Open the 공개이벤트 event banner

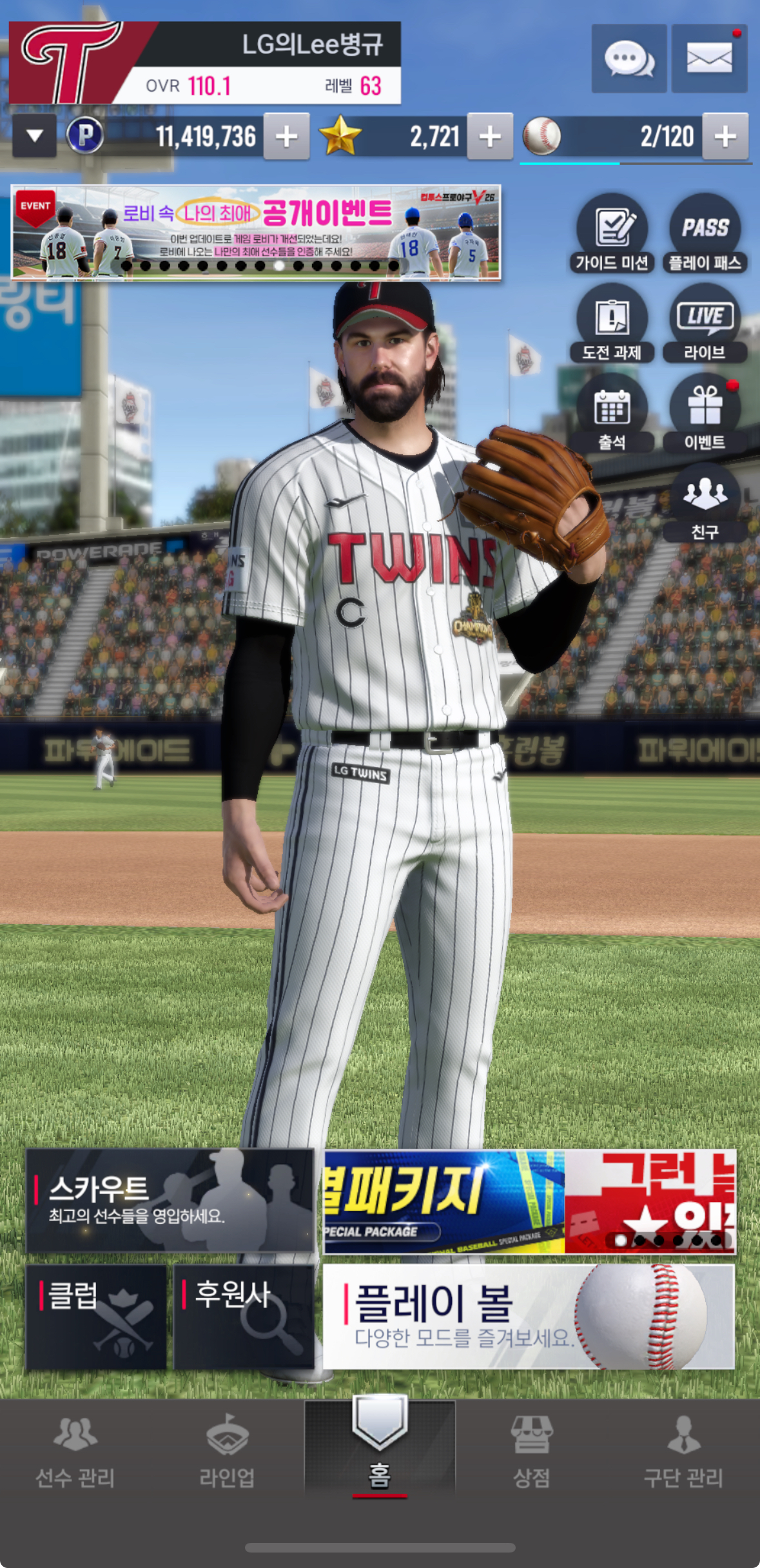[256, 232]
